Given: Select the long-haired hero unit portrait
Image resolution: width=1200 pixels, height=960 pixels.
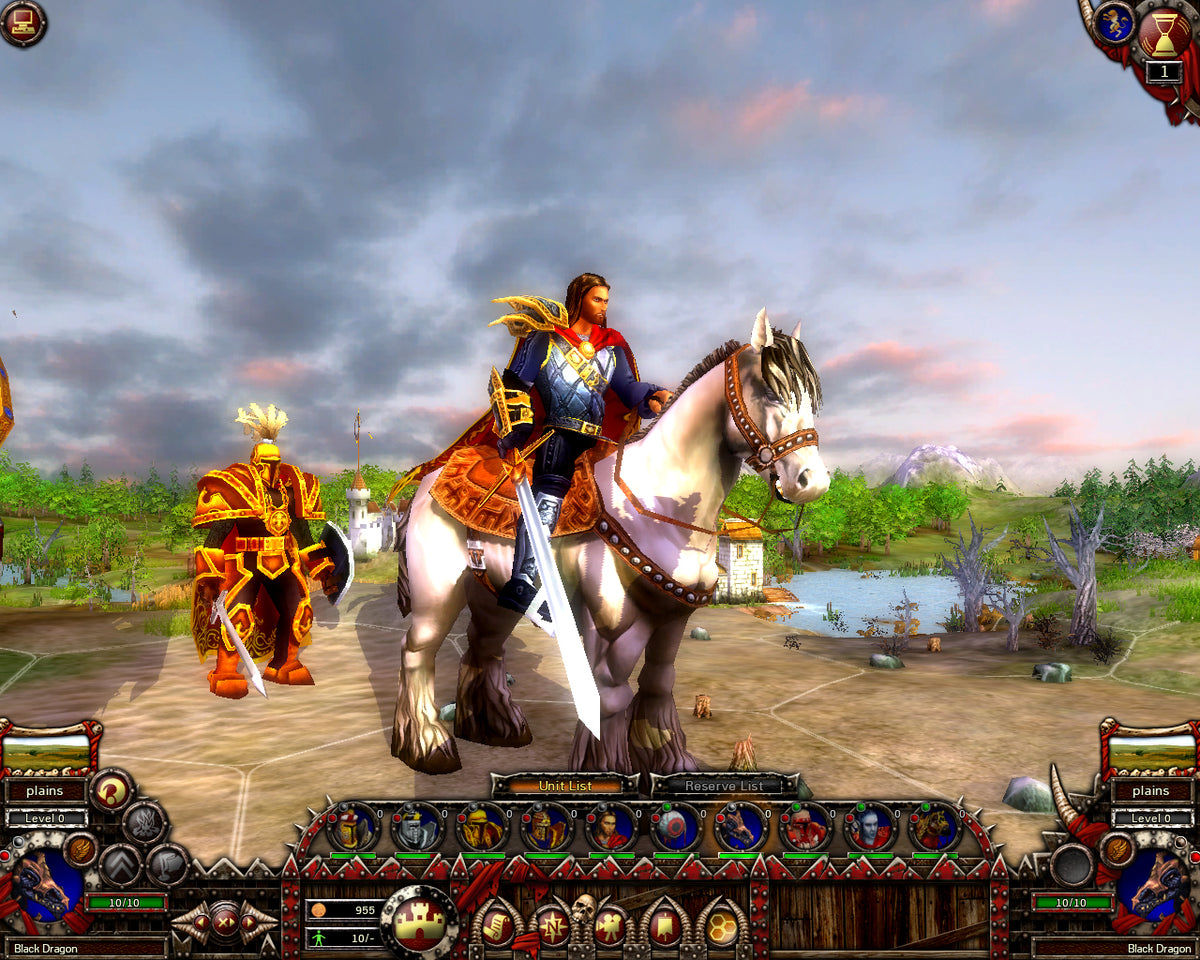Looking at the screenshot, I should [611, 828].
